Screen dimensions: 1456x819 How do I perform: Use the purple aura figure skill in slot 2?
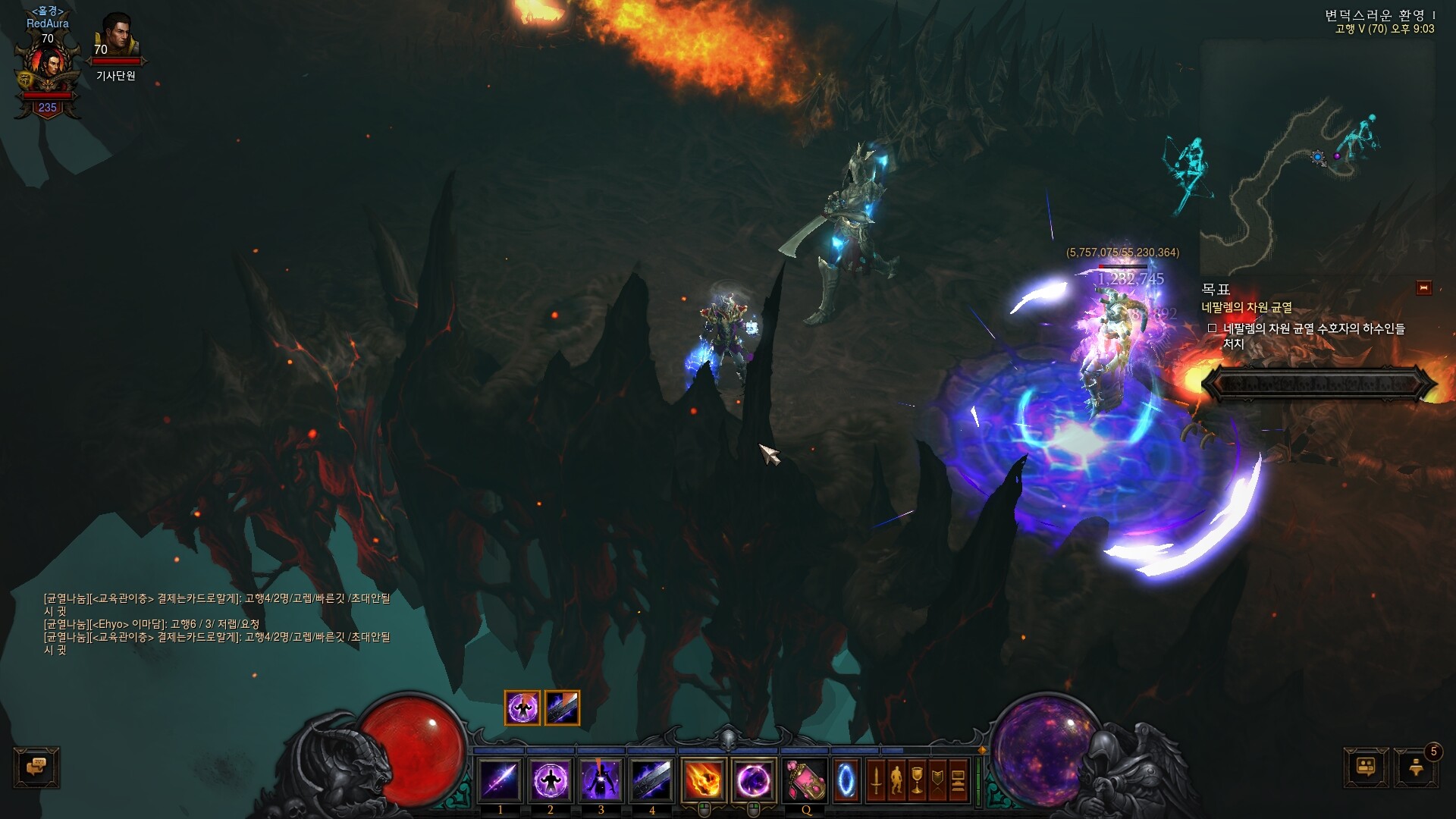click(551, 780)
